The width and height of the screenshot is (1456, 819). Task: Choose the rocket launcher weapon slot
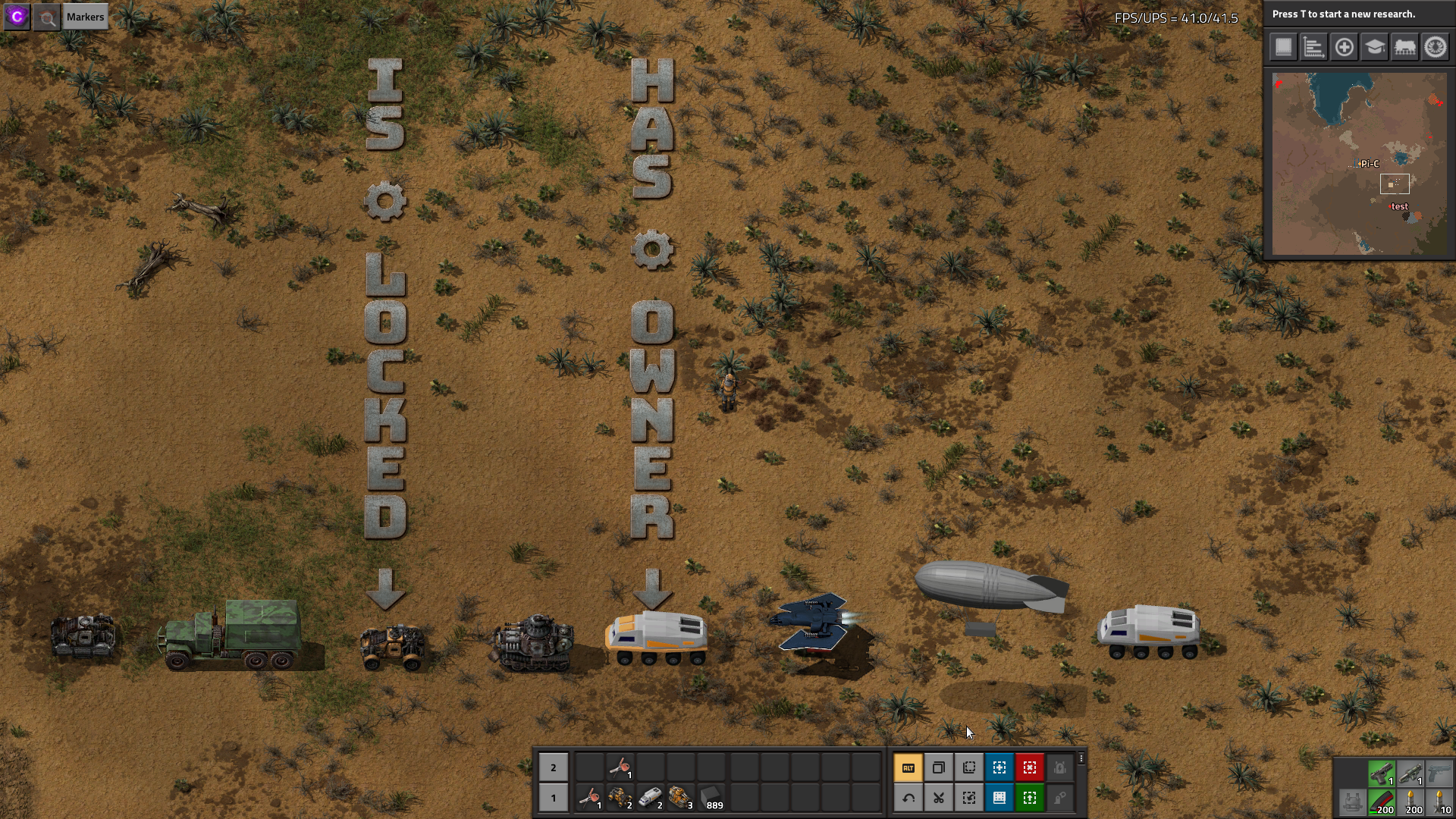tap(1410, 773)
